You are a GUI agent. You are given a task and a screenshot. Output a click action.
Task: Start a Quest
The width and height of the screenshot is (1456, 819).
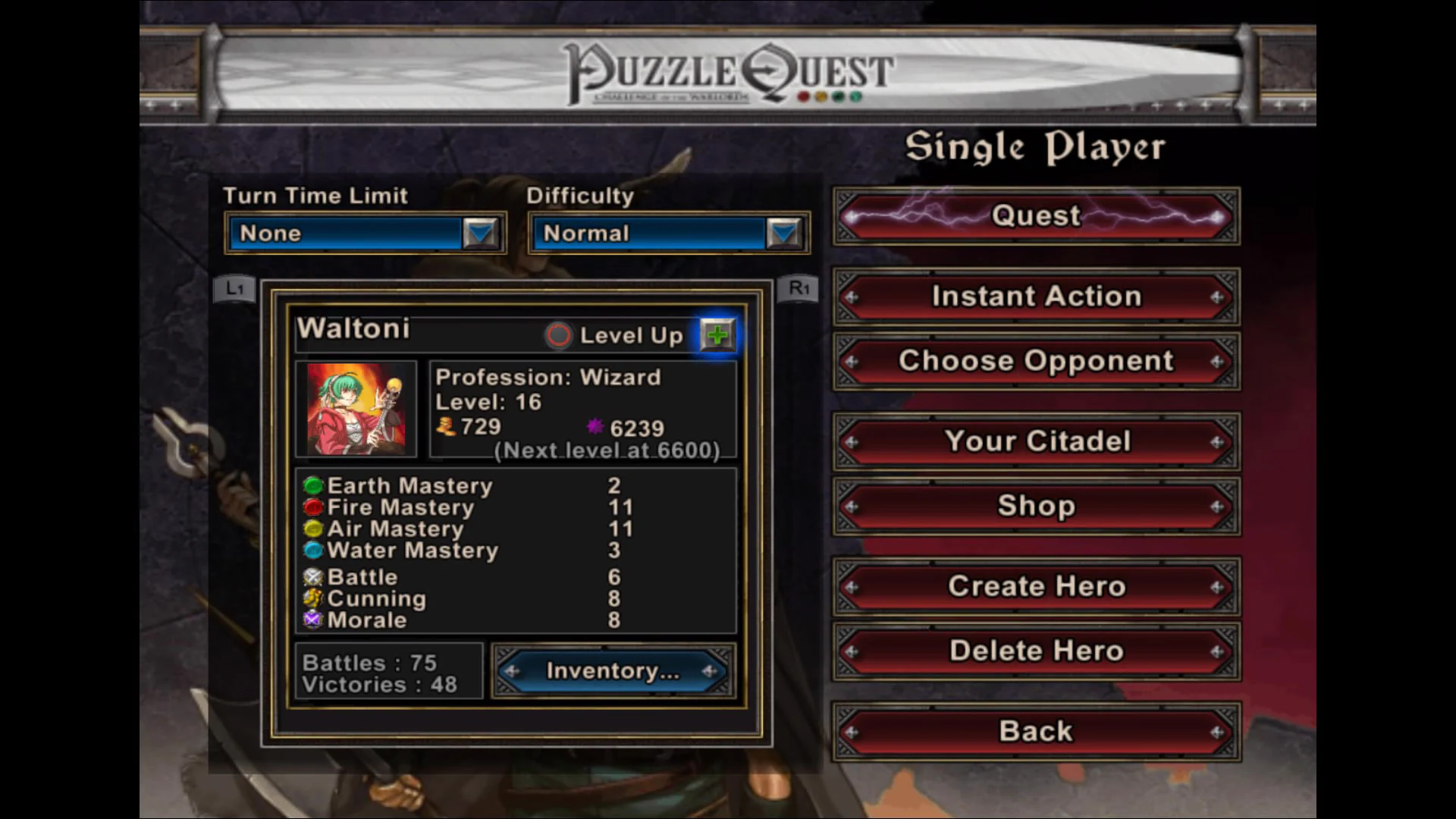coord(1036,216)
